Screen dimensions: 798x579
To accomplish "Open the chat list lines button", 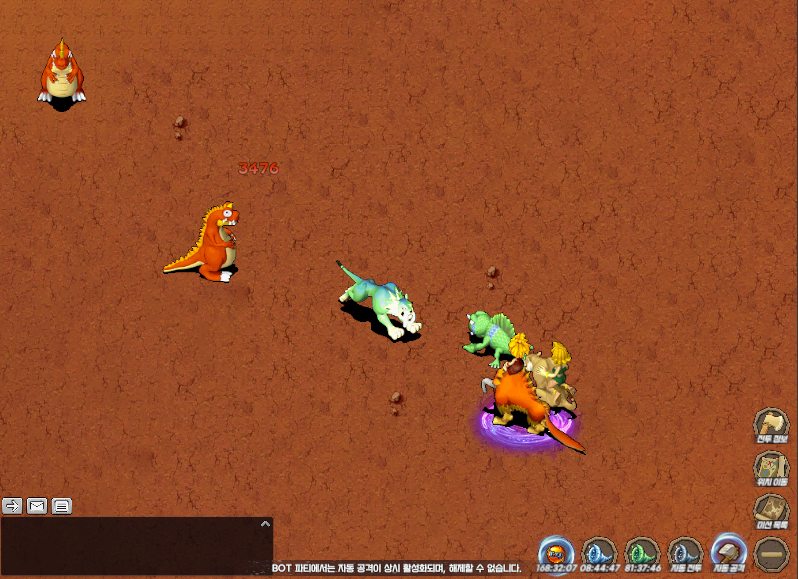I will pos(62,505).
